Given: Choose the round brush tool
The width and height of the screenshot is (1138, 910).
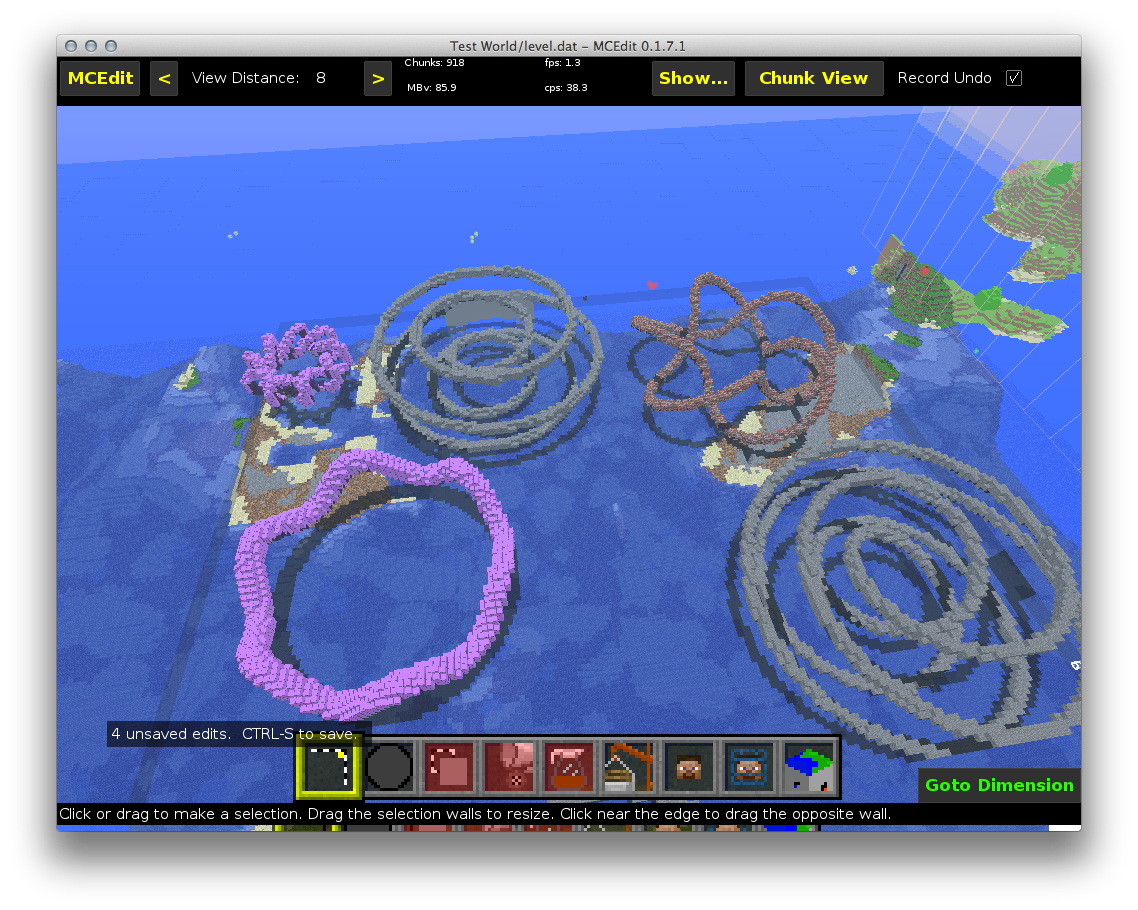Looking at the screenshot, I should (389, 769).
